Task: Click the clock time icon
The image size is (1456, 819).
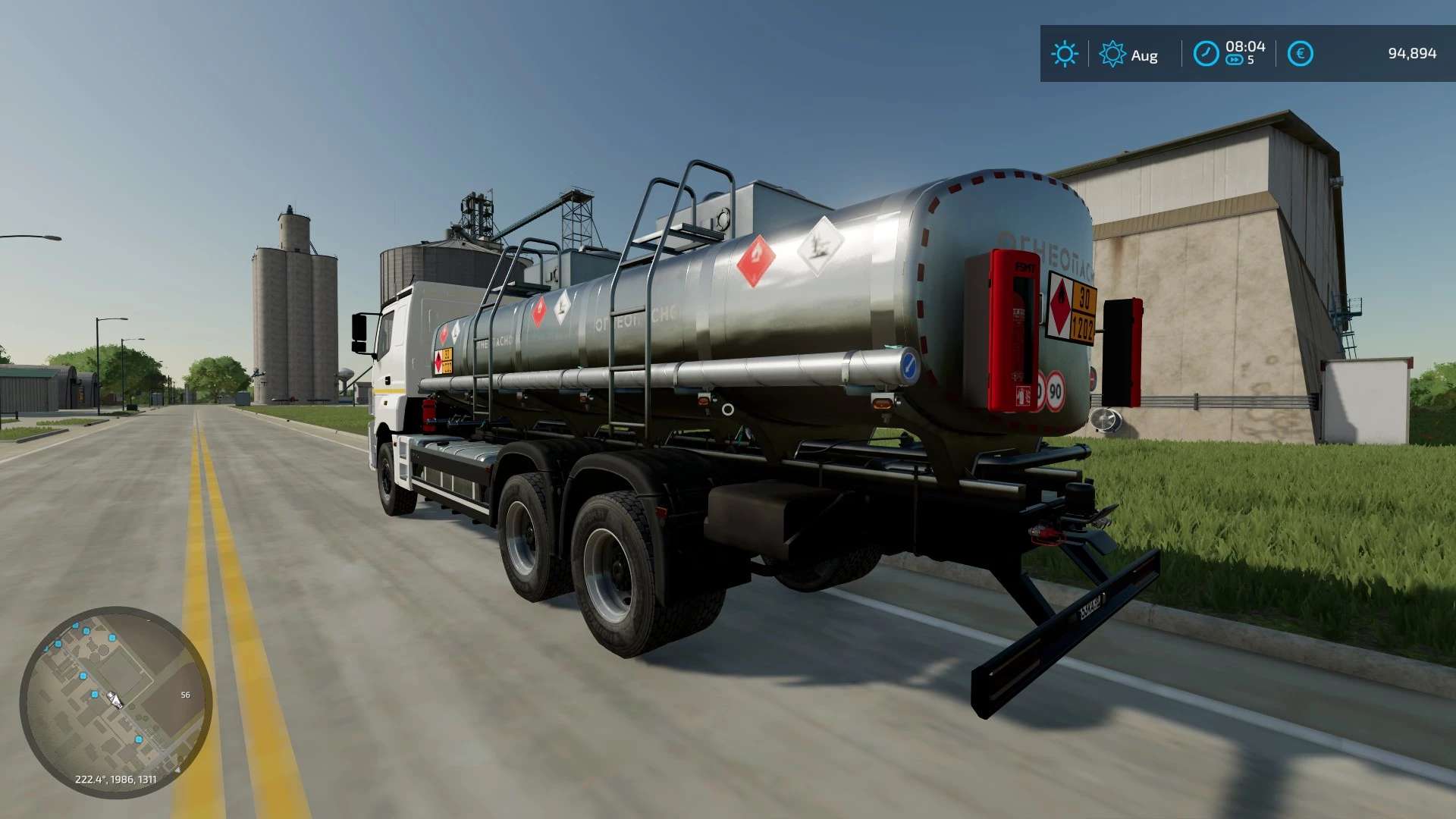Action: 1206,54
